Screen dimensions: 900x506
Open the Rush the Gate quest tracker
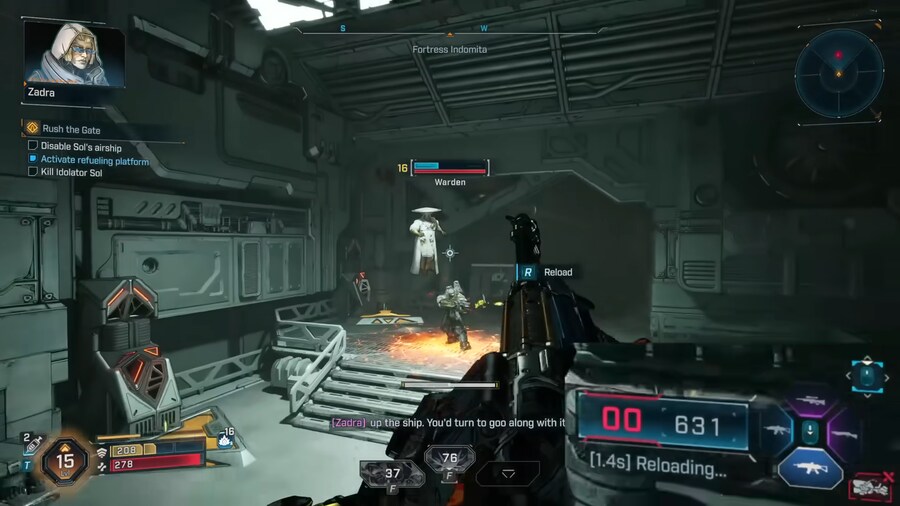[70, 129]
